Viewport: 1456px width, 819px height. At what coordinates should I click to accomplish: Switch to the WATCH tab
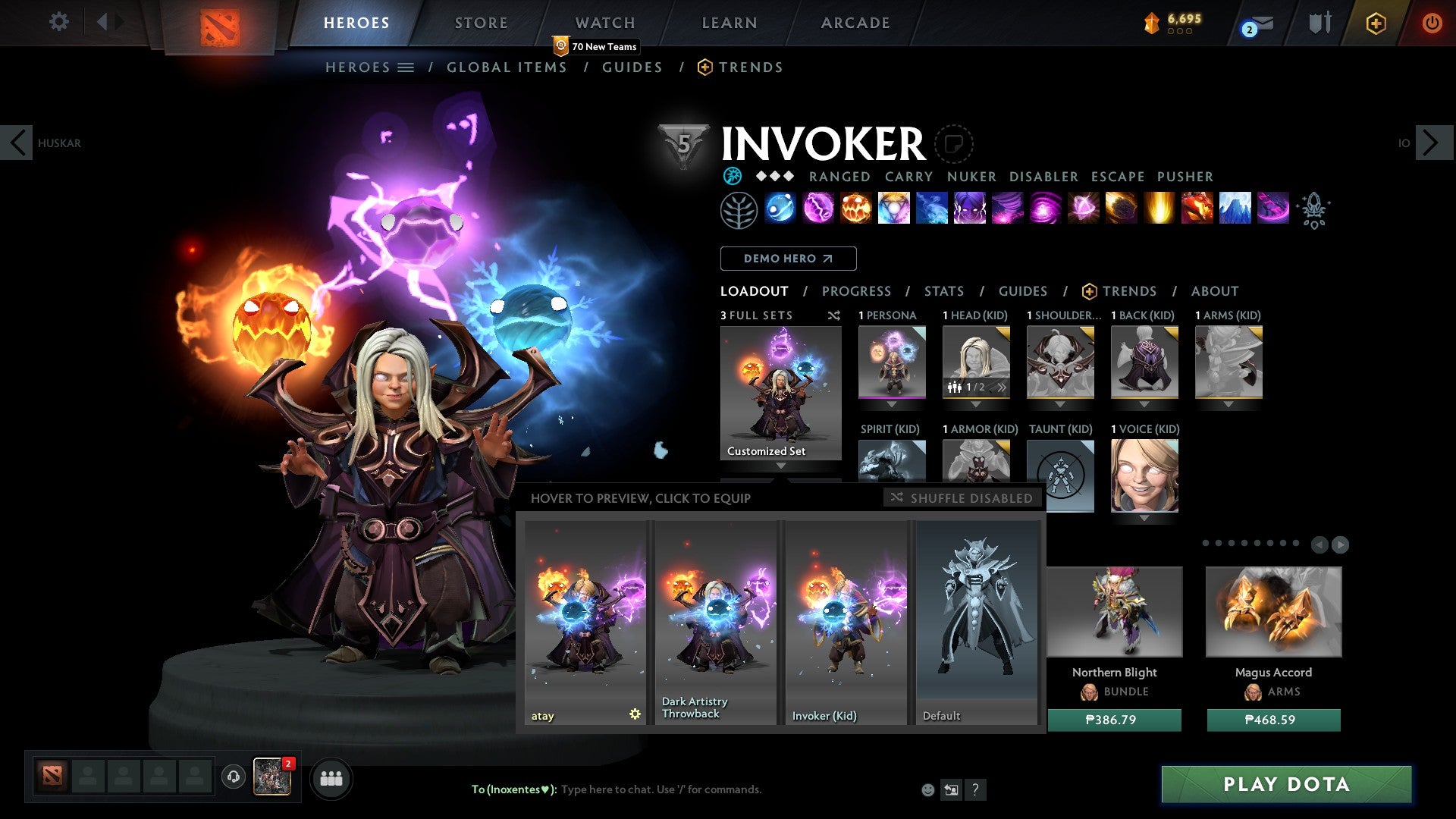604,23
